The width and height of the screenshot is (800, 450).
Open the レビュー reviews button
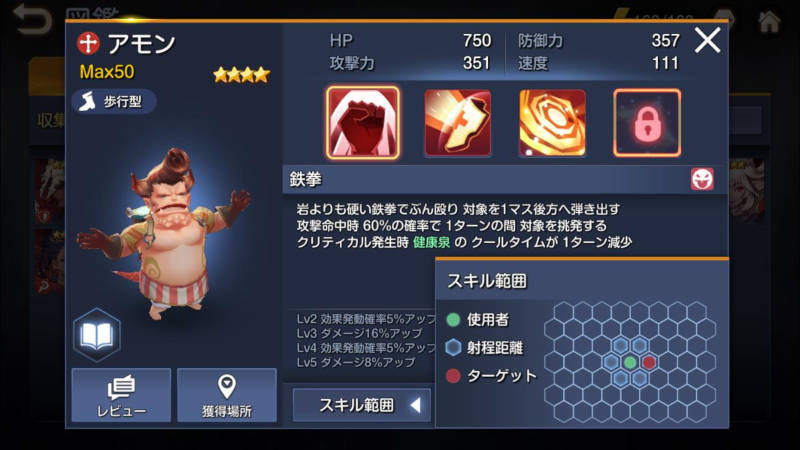pyautogui.click(x=121, y=395)
